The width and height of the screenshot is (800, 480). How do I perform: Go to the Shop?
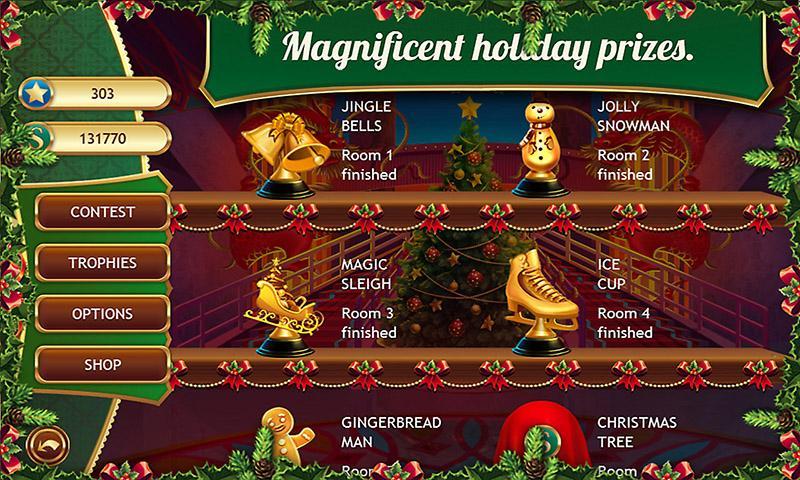102,365
